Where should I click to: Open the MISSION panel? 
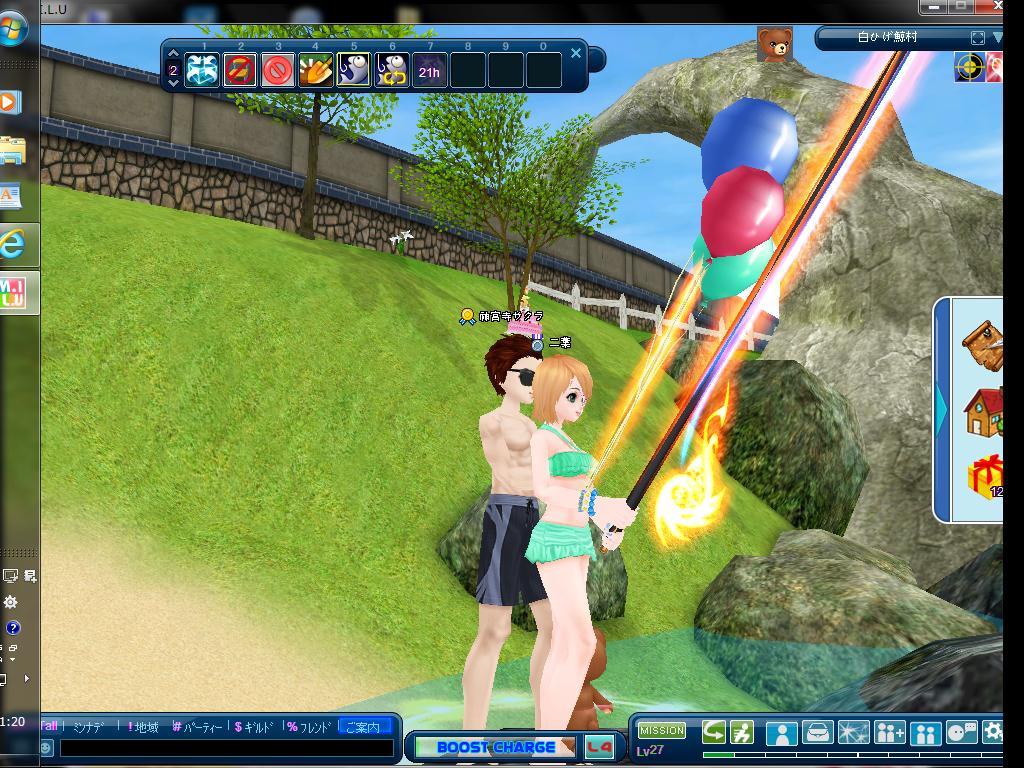(662, 731)
